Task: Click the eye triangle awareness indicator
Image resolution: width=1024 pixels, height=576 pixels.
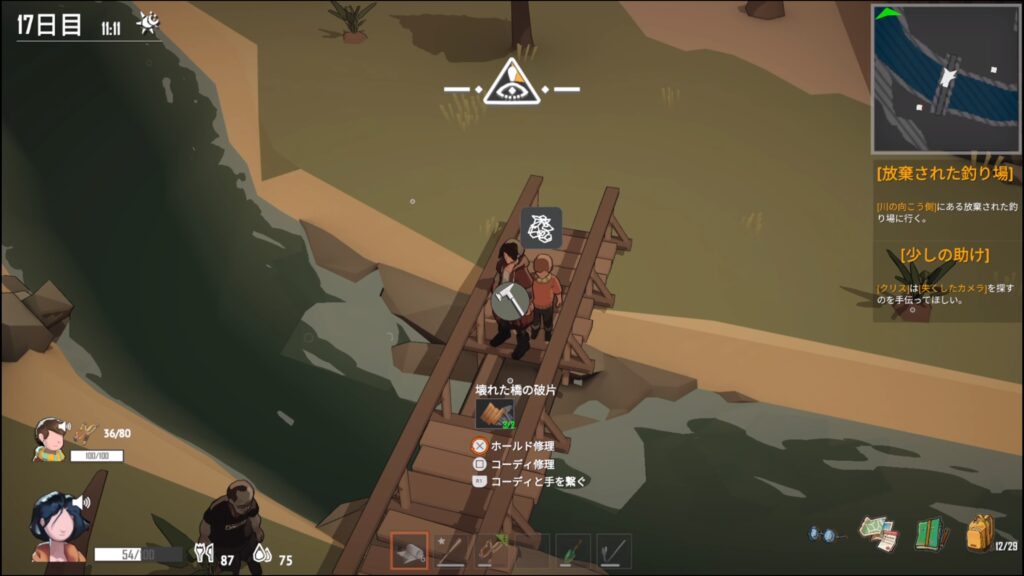Action: (x=512, y=84)
